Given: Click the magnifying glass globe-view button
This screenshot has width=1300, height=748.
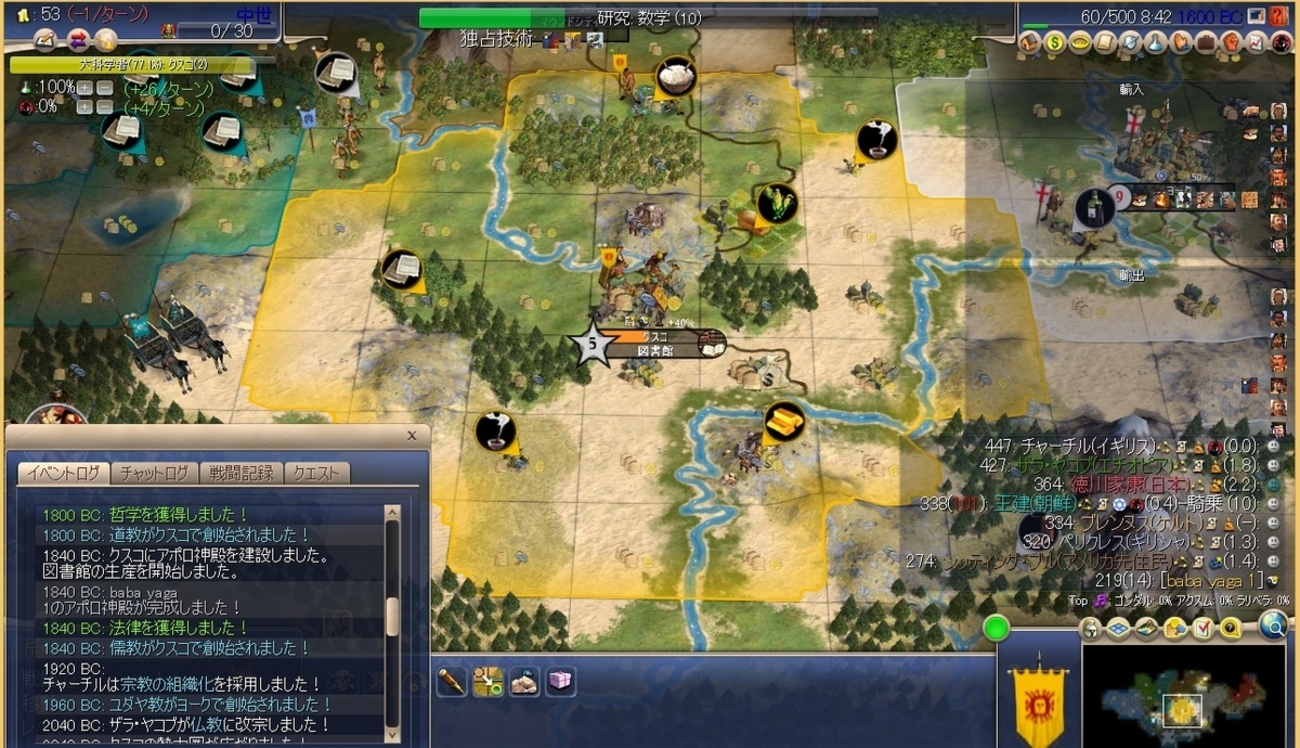Looking at the screenshot, I should coord(1273,626).
